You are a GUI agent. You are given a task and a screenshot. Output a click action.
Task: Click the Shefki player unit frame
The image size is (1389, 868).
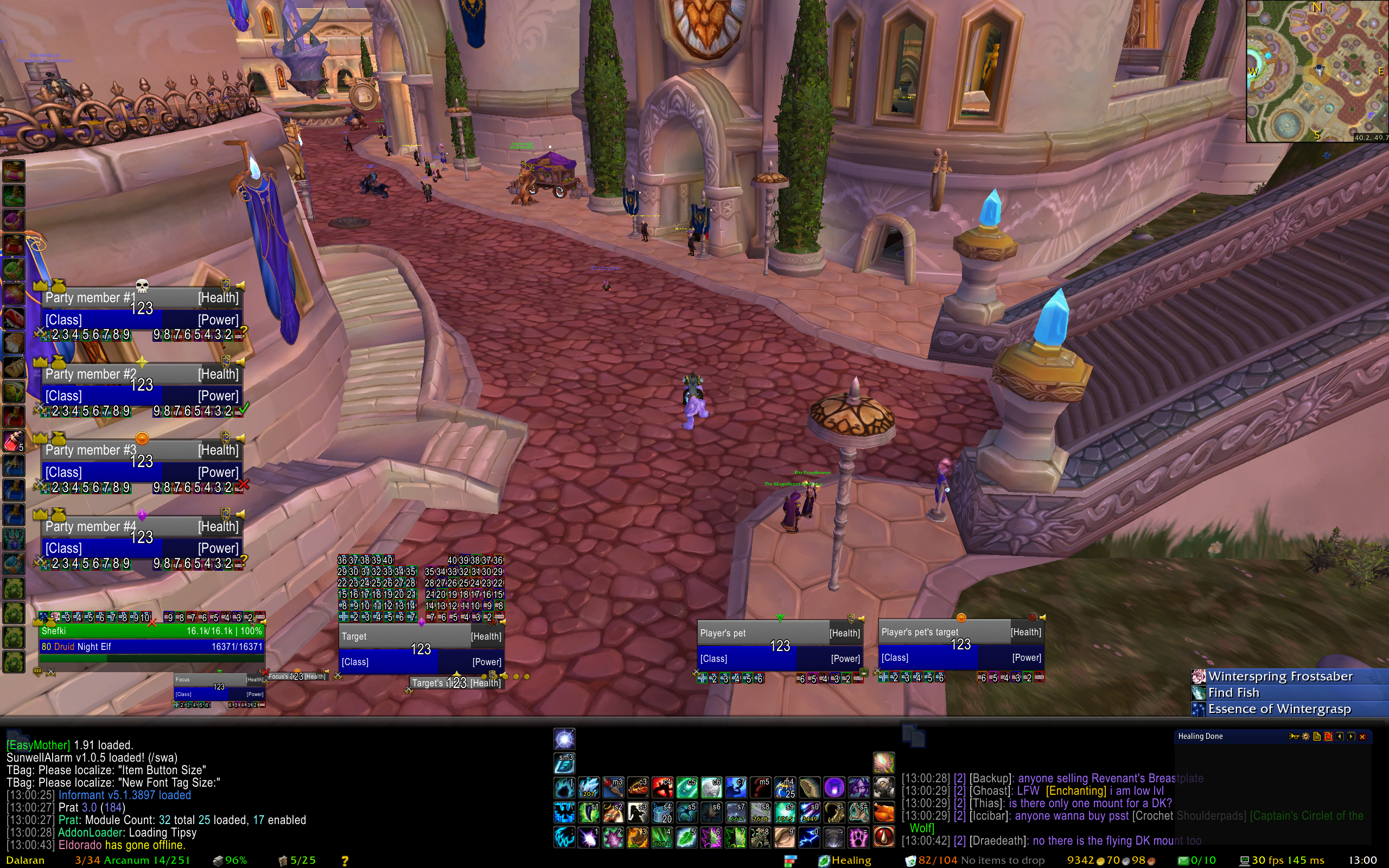tap(151, 639)
